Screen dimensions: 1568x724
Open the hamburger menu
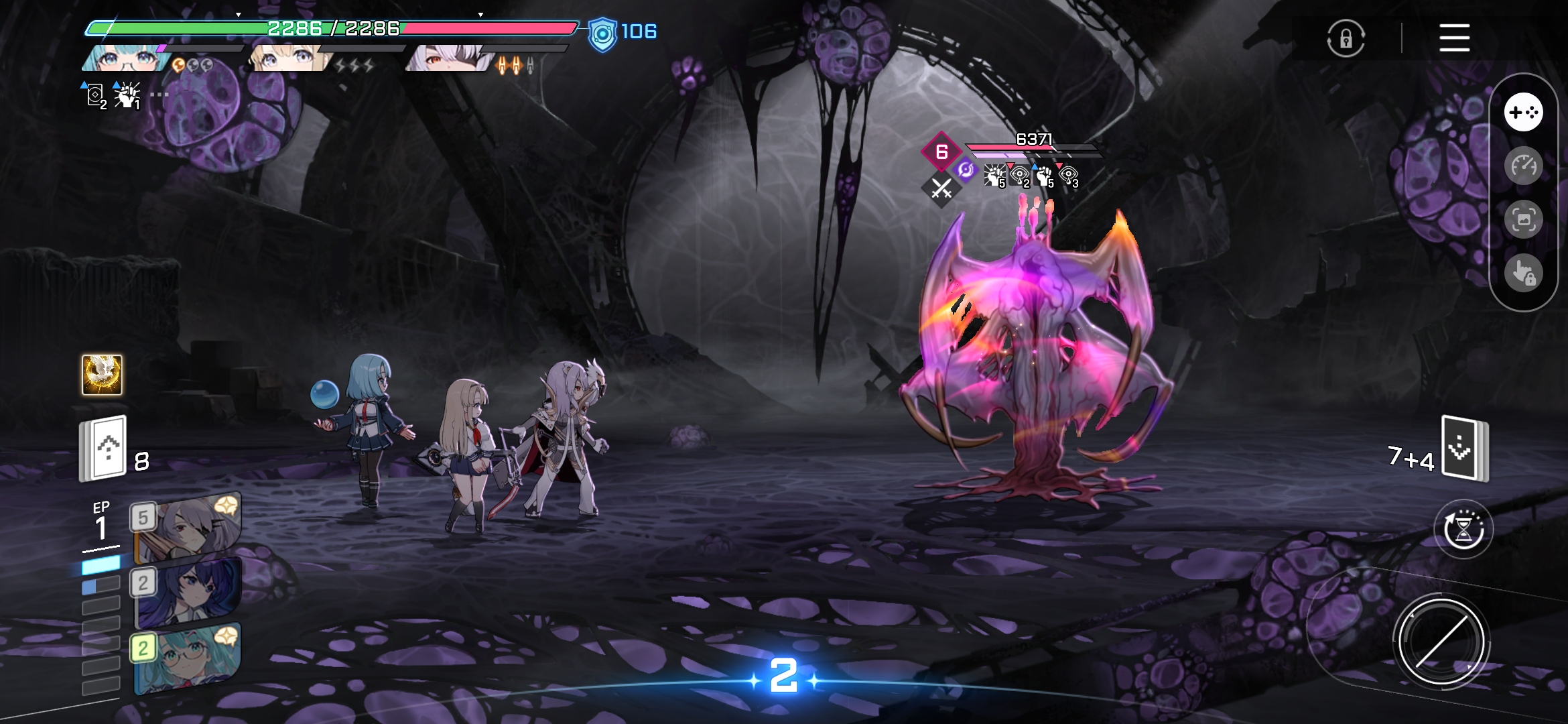(1454, 38)
